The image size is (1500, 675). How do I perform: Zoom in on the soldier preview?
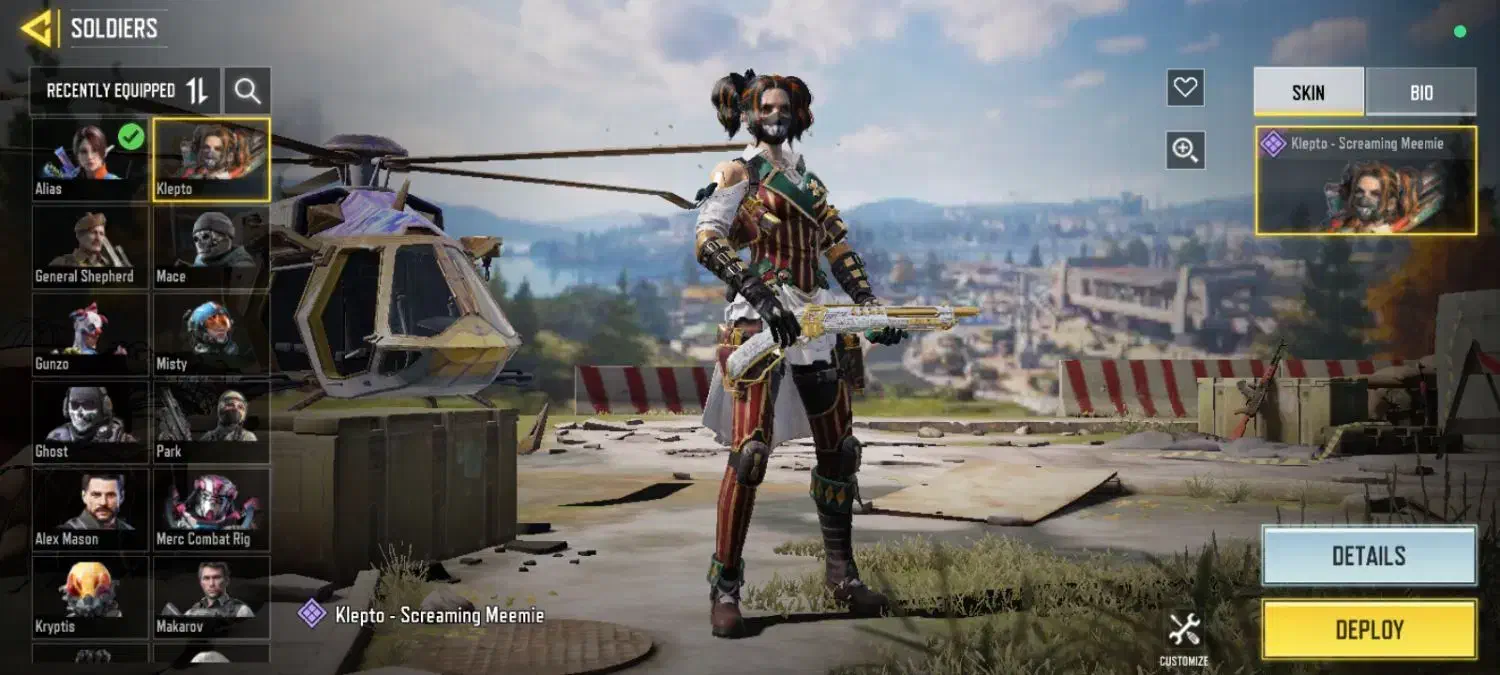pos(1185,150)
